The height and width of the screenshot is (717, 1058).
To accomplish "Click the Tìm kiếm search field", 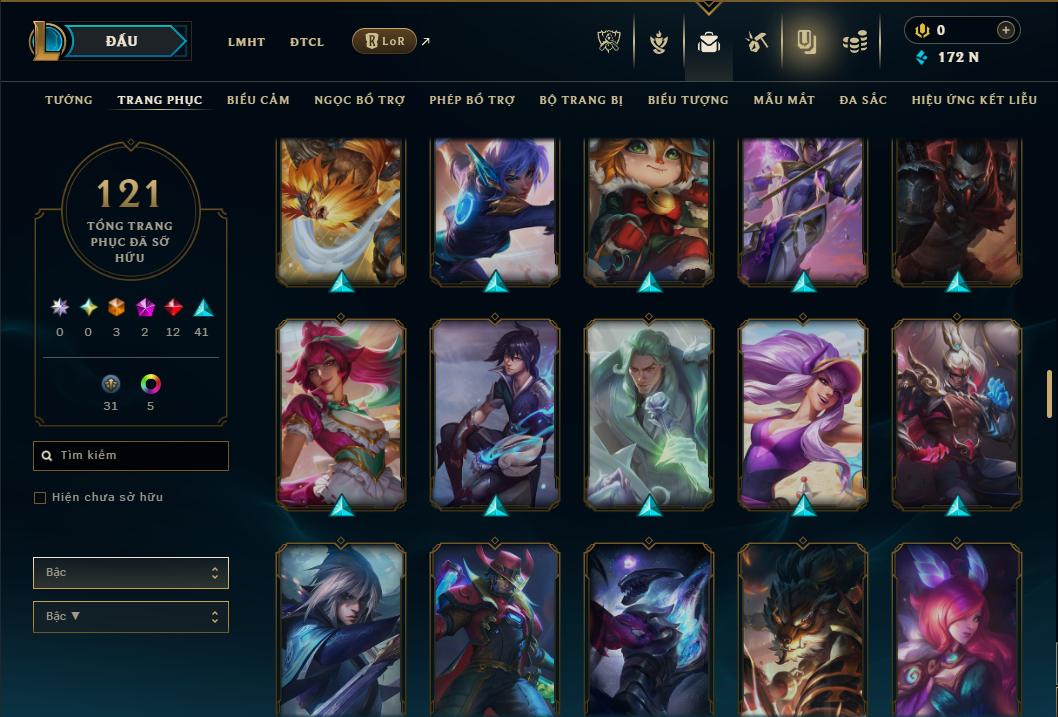I will pos(131,456).
